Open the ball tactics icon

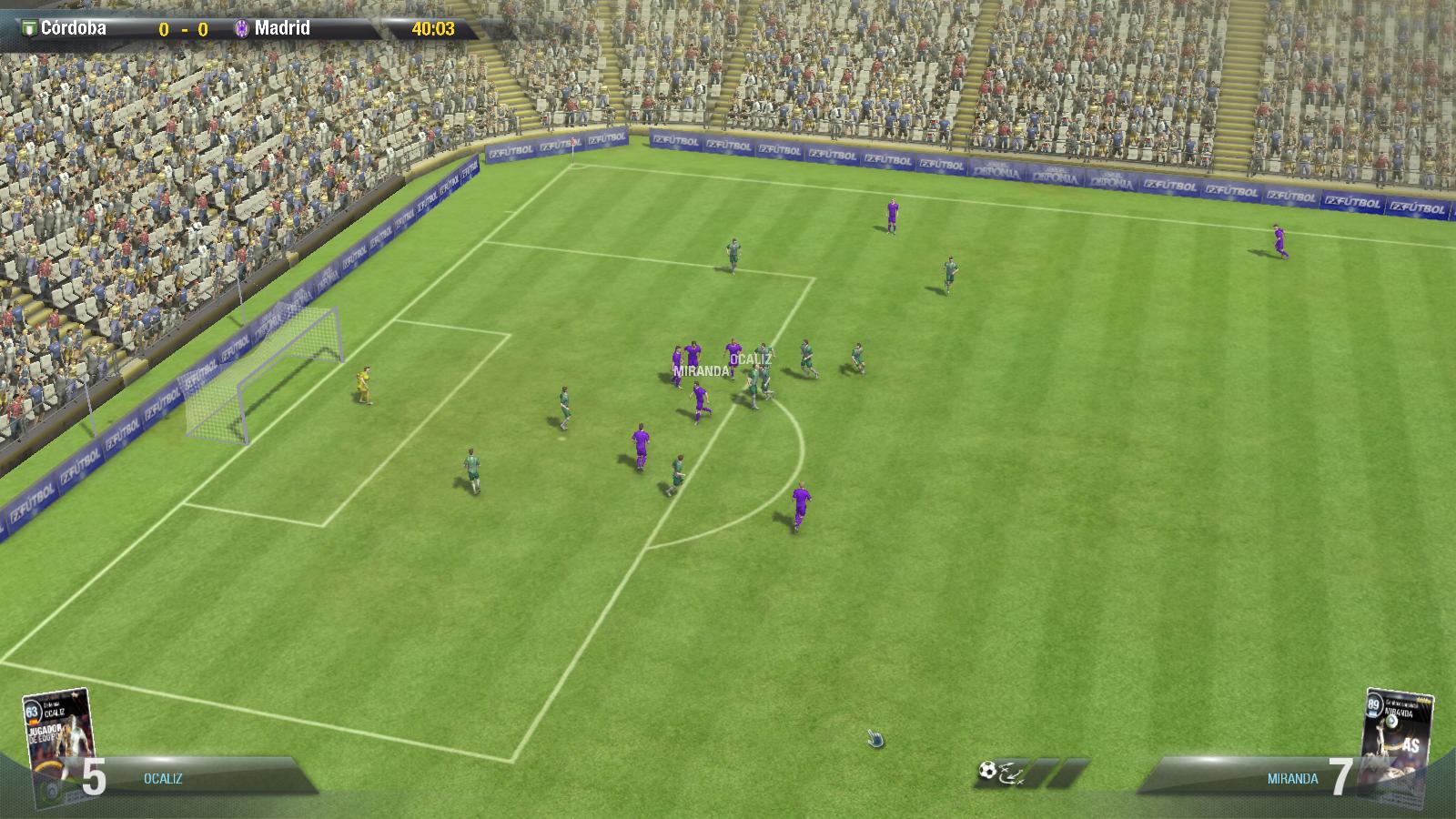pos(988,772)
